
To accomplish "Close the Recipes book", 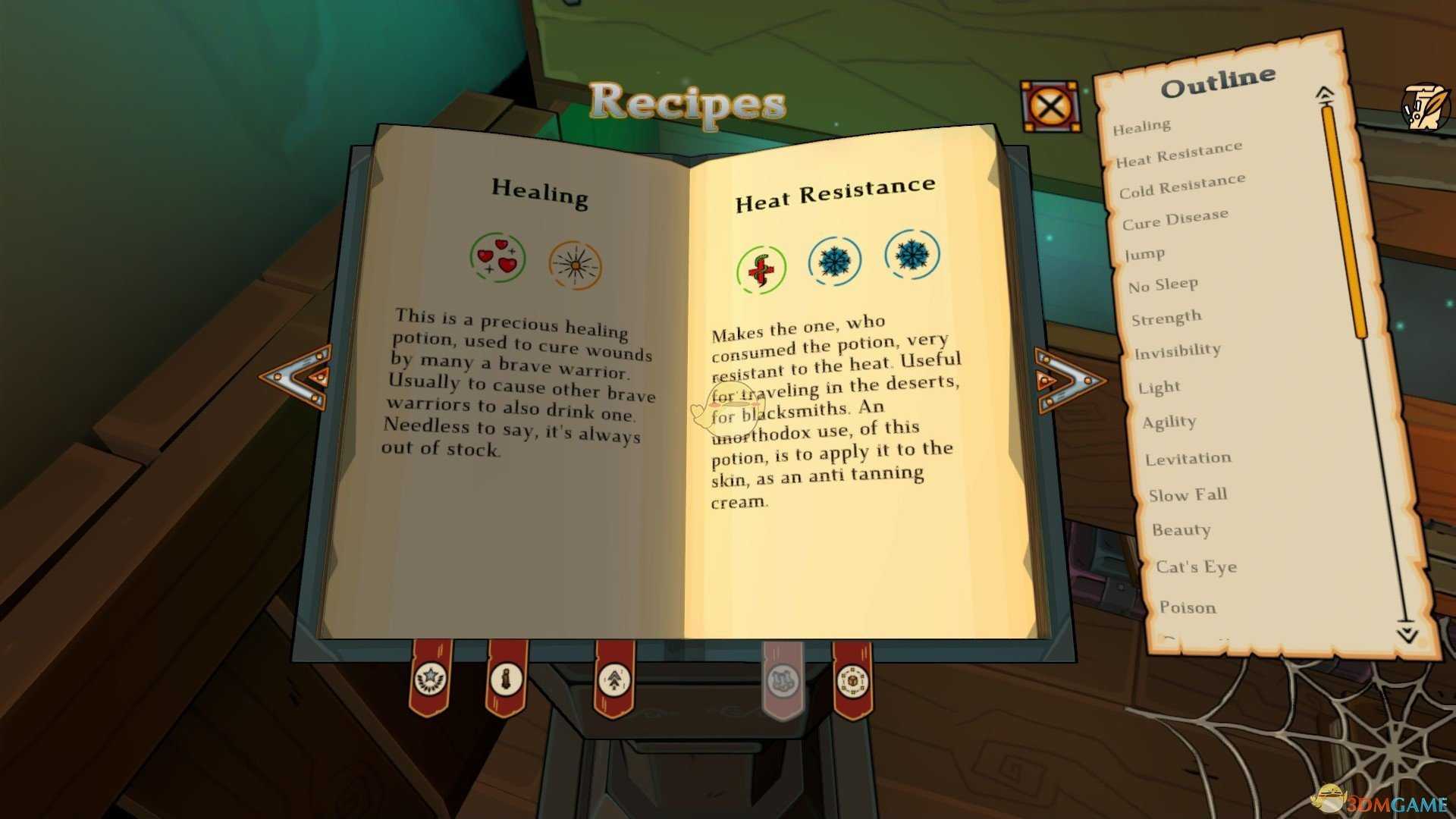I will [x=1050, y=106].
